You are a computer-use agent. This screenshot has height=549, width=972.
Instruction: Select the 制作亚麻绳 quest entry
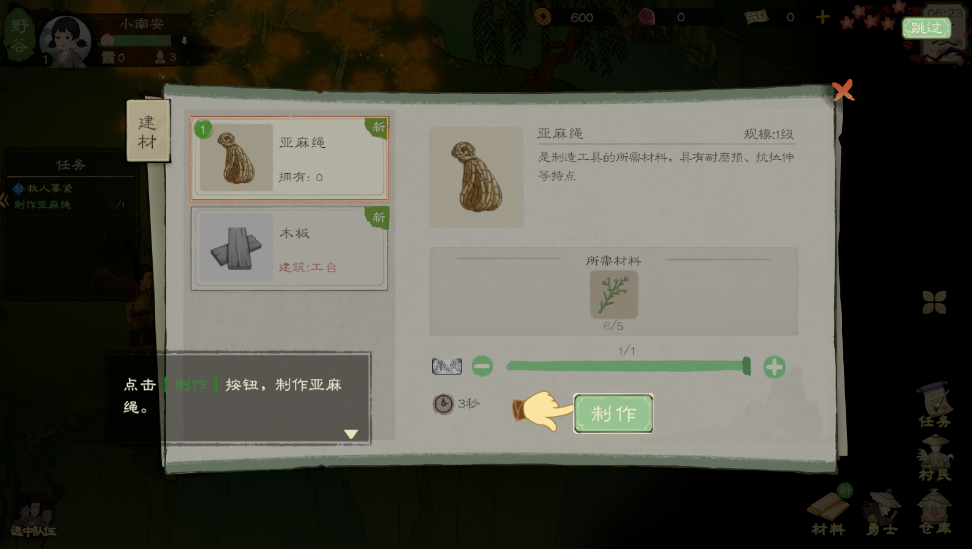43,205
